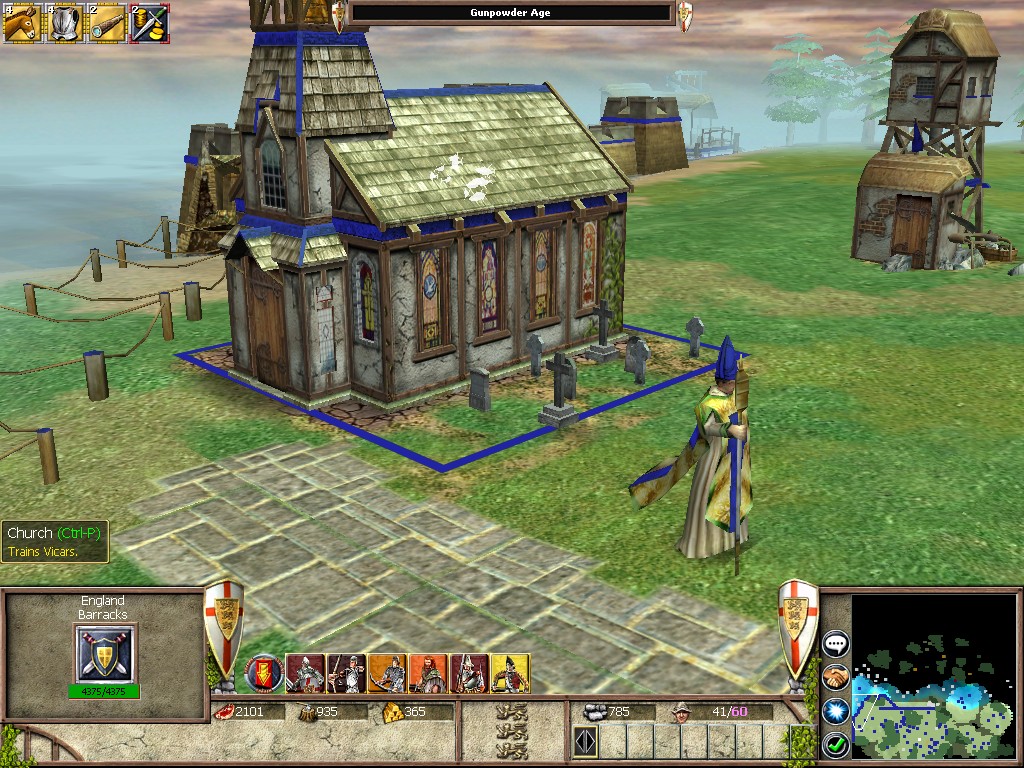The image size is (1024, 768).
Task: Select the donkey icon in the top bar
Action: [21, 22]
